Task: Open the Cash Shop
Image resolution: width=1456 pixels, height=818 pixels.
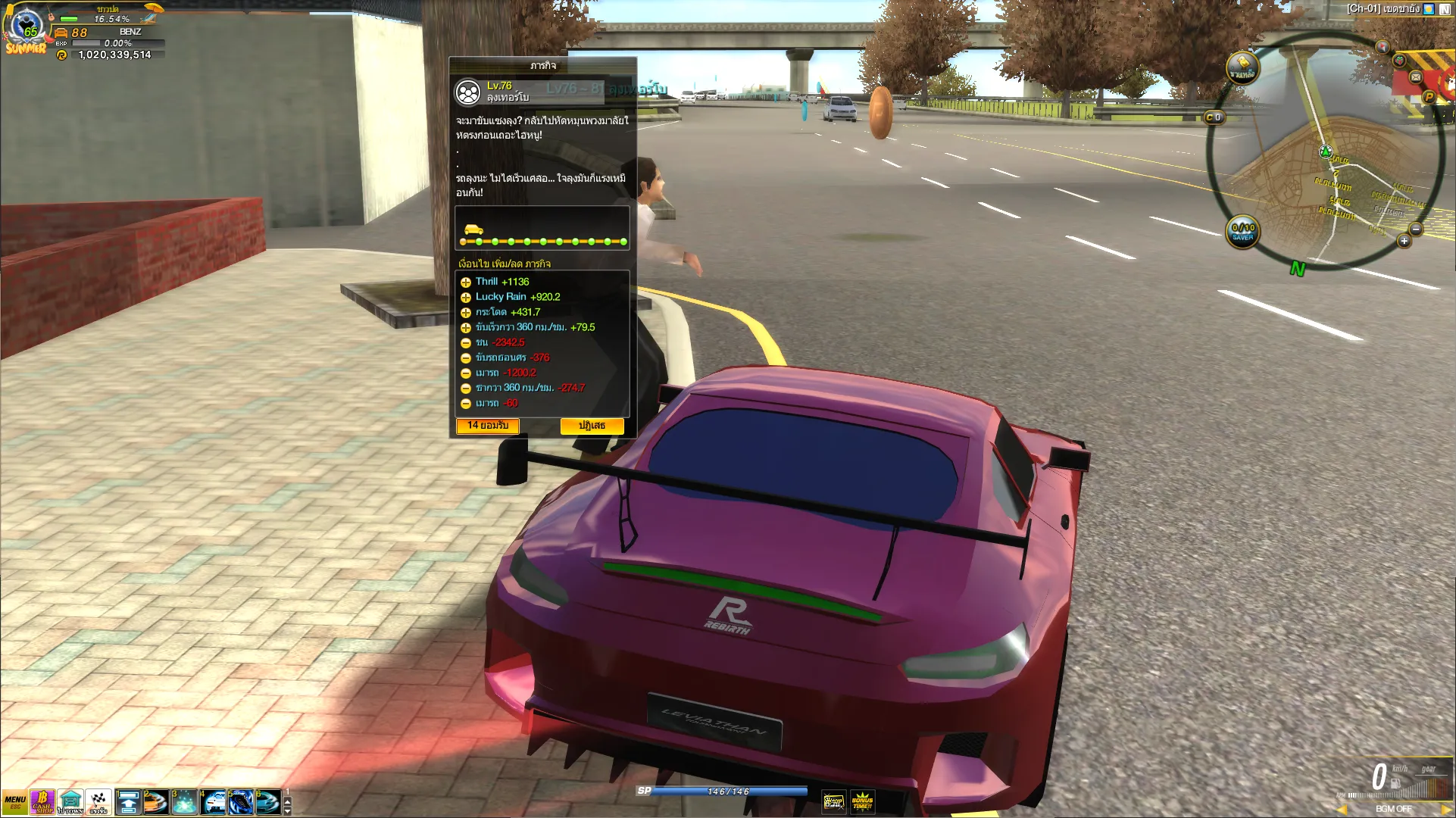Action: [42, 801]
